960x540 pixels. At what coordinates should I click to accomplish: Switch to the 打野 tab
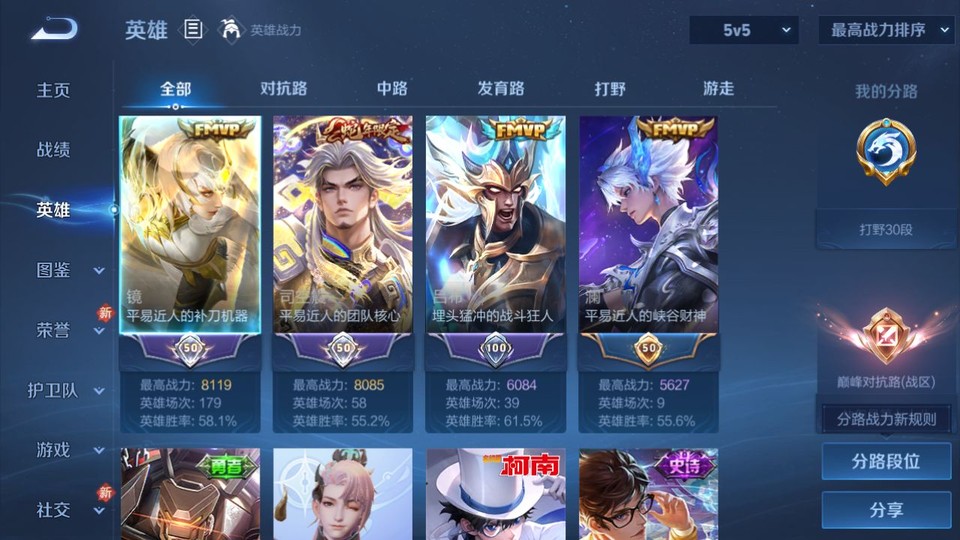click(x=610, y=89)
